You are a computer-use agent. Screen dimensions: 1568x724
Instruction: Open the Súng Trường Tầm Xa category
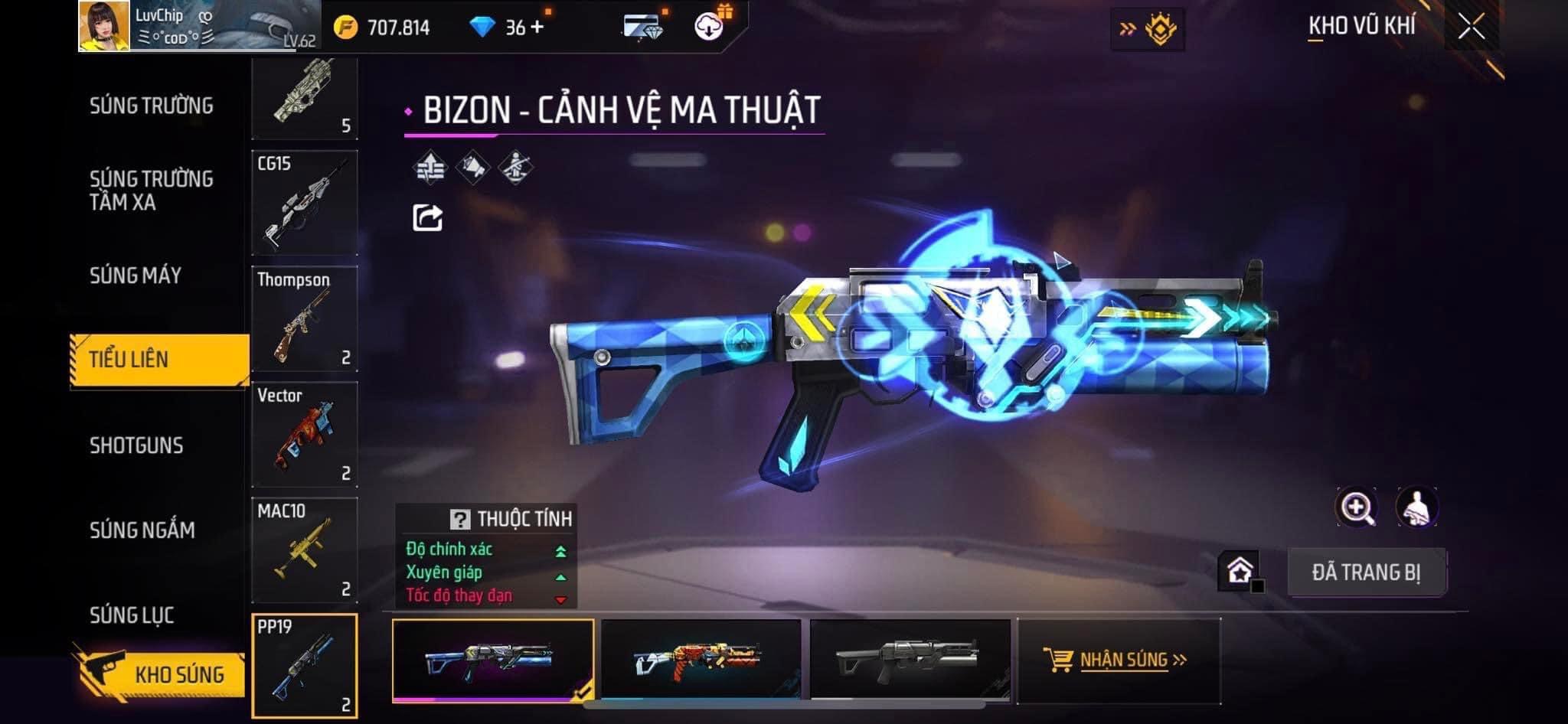coord(152,191)
